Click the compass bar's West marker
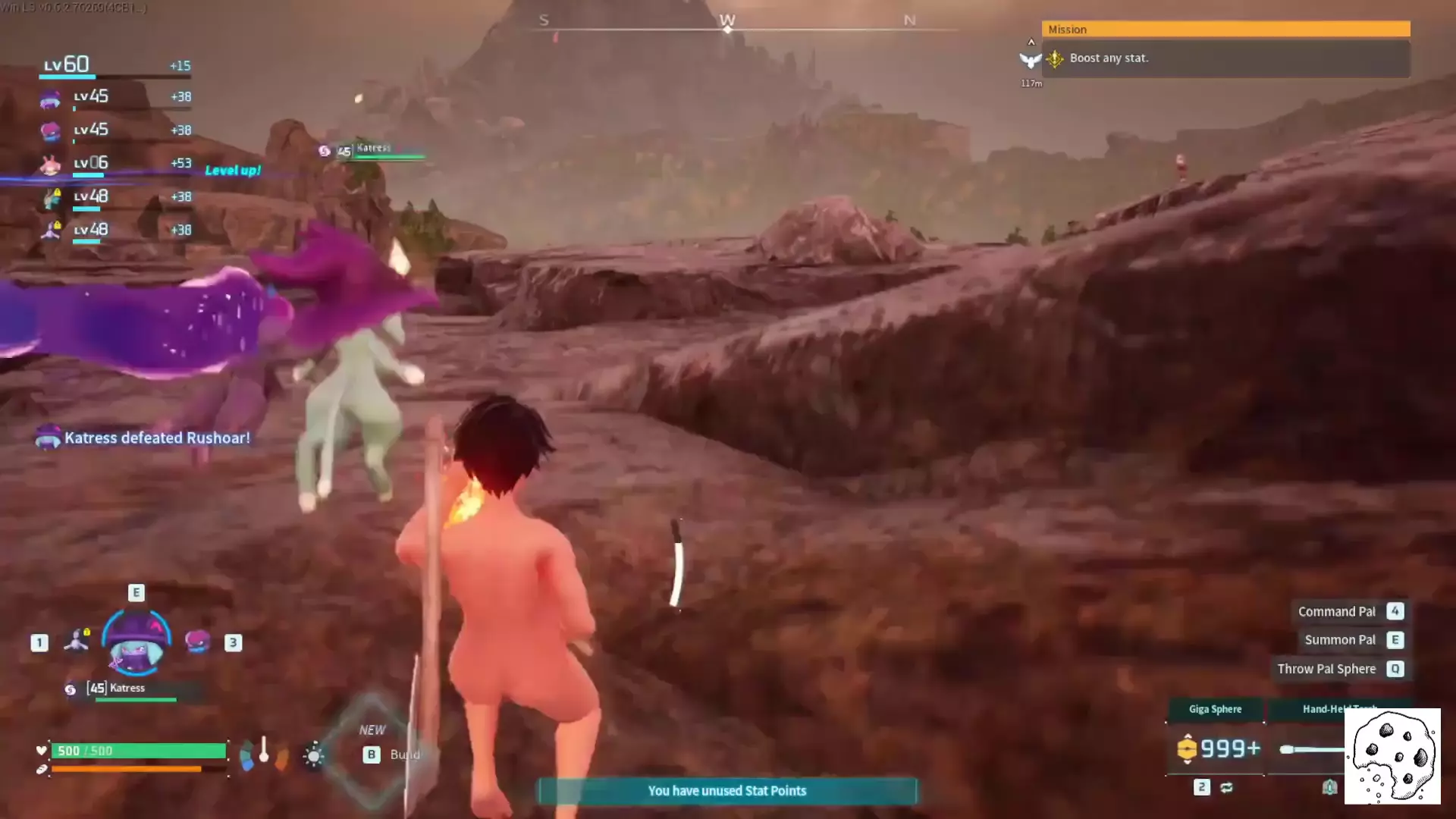Screen dimensions: 1456x819 tap(727, 21)
